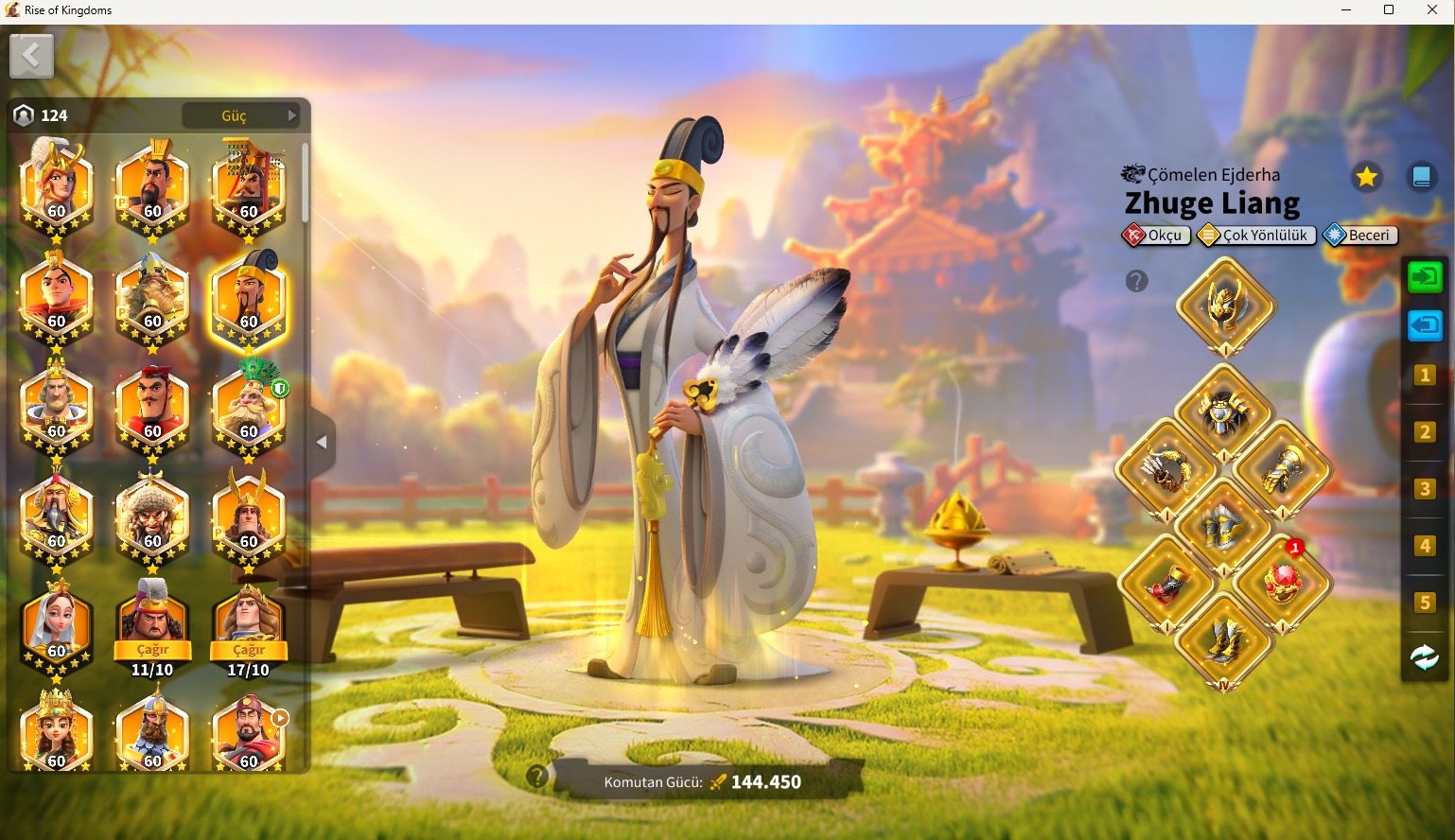This screenshot has height=840, width=1455.
Task: Select the highlighted Zhuge Liang portrait
Action: 248,296
